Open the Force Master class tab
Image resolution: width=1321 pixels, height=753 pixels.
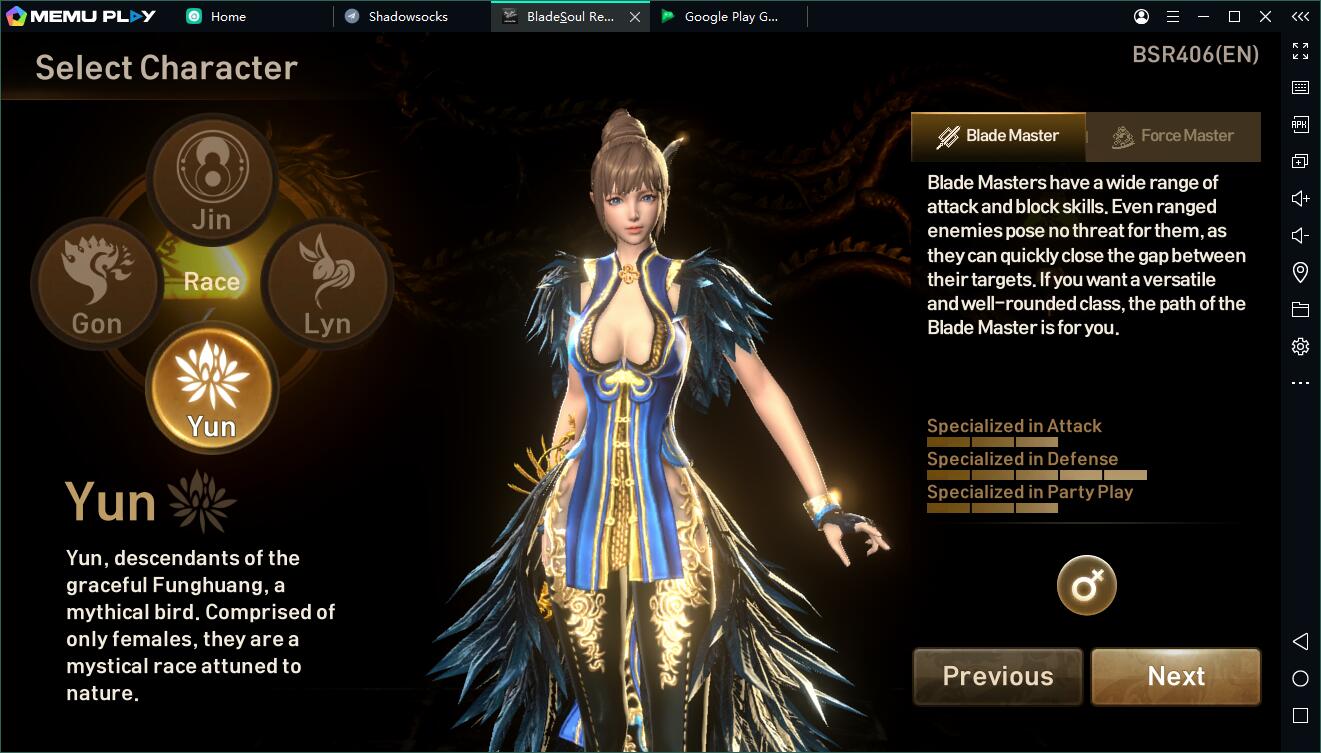(x=1173, y=136)
